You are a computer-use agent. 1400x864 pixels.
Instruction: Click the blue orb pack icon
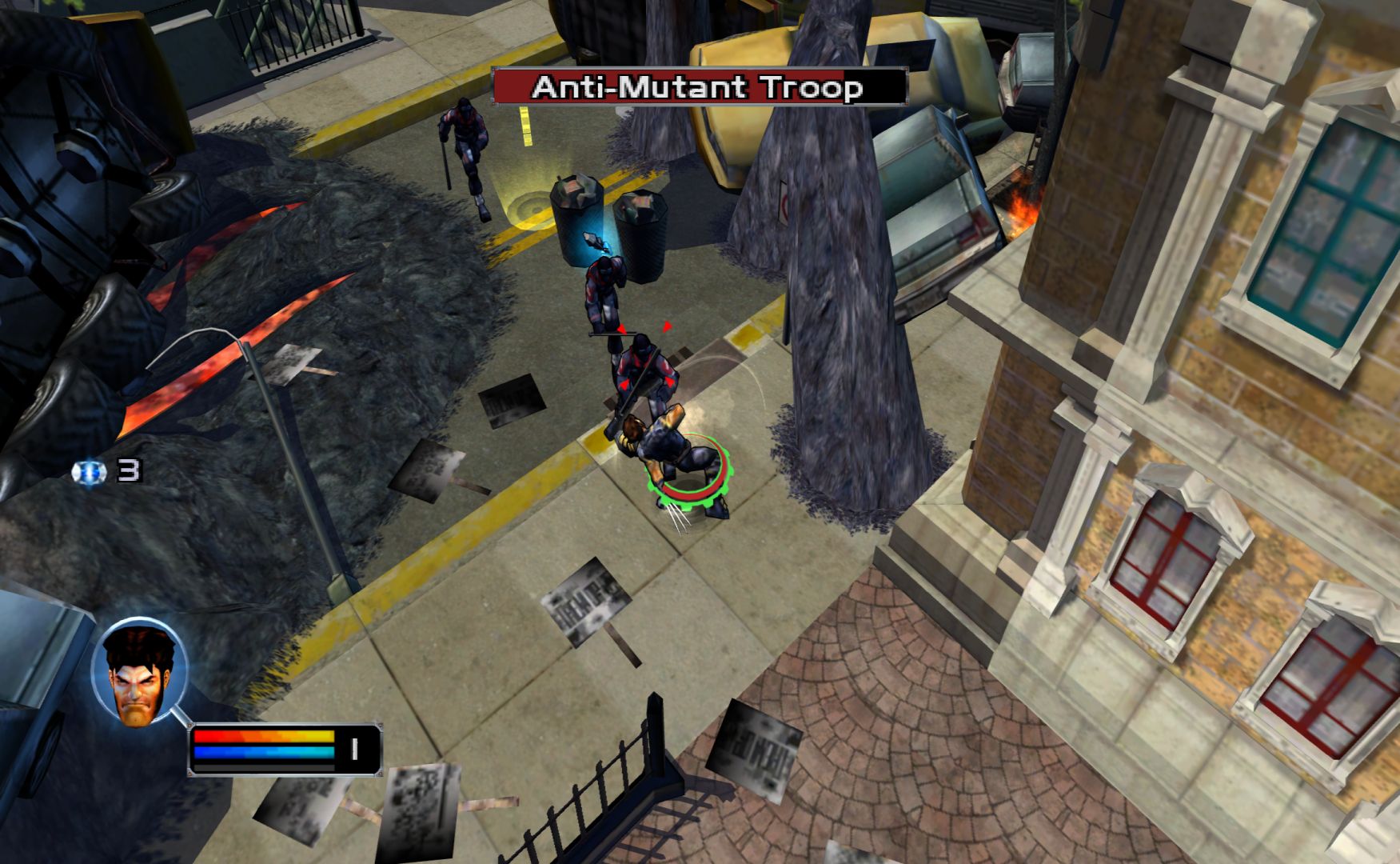[89, 472]
